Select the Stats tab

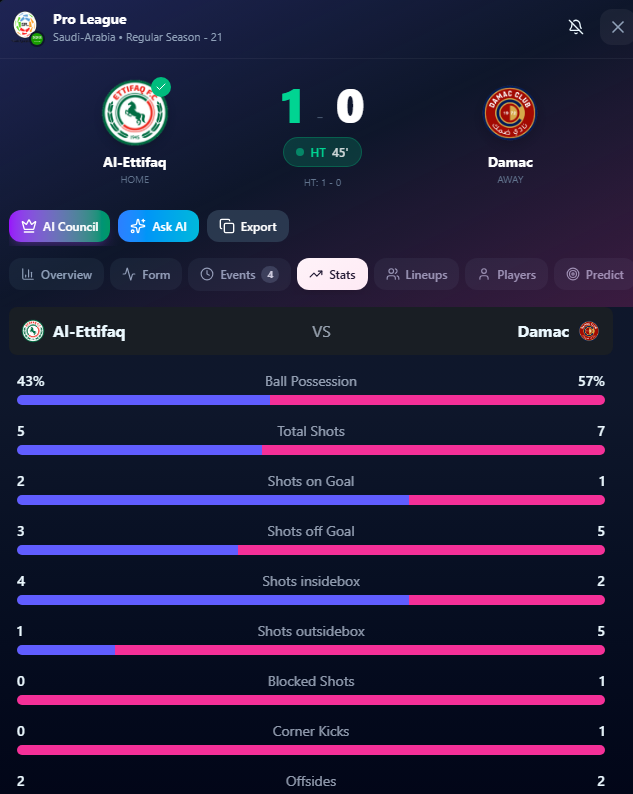tap(332, 274)
